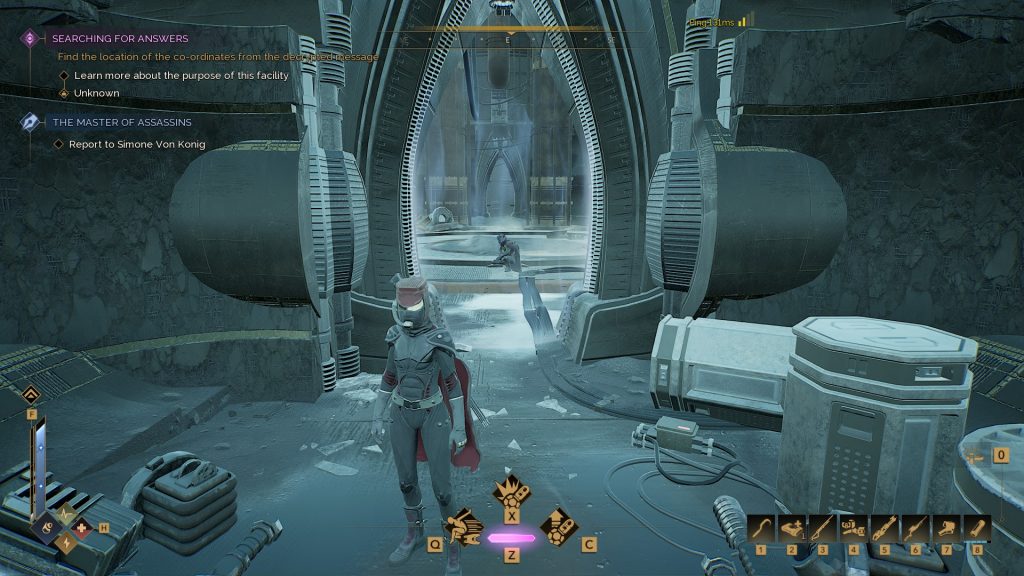Select the pistol in hotbar slot 7
1024x576 pixels.
946,529
